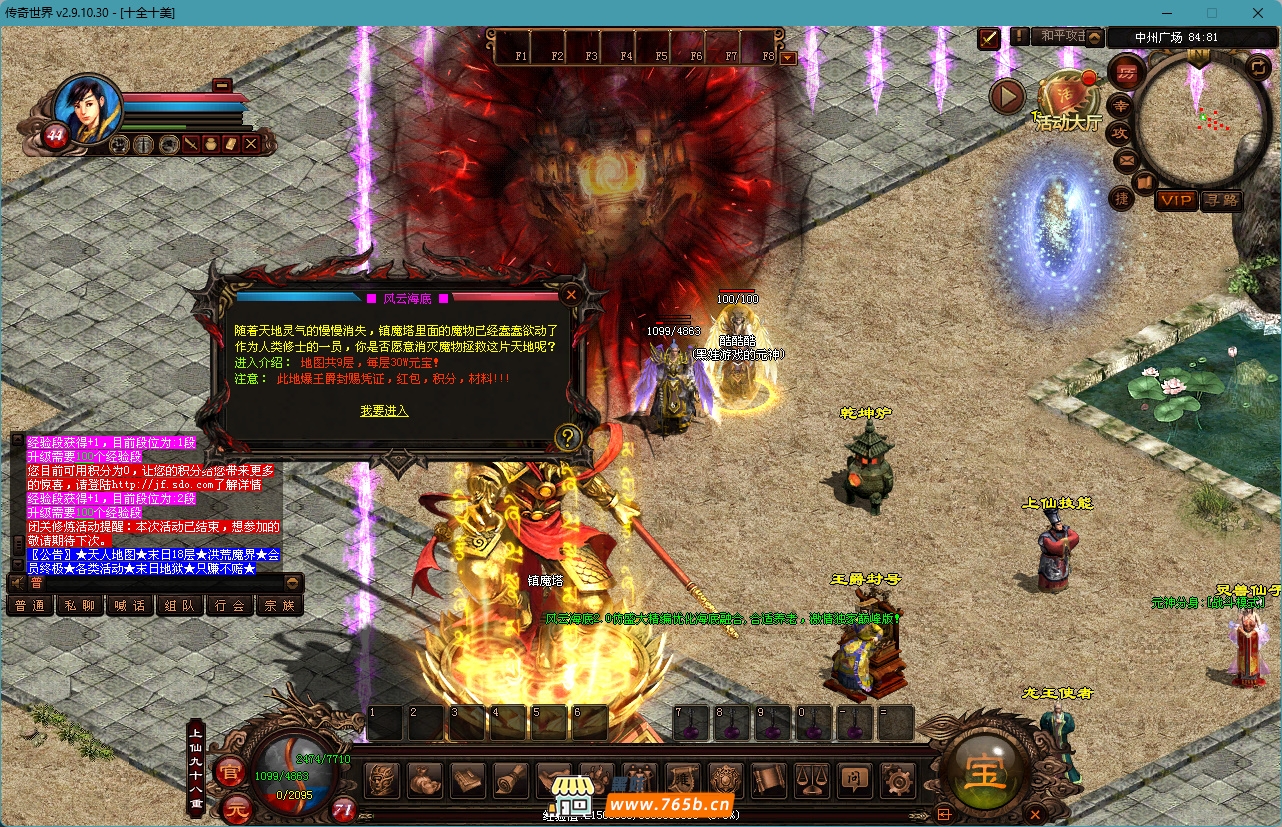Click the player portrait avatar
This screenshot has width=1282, height=827.
(86, 107)
